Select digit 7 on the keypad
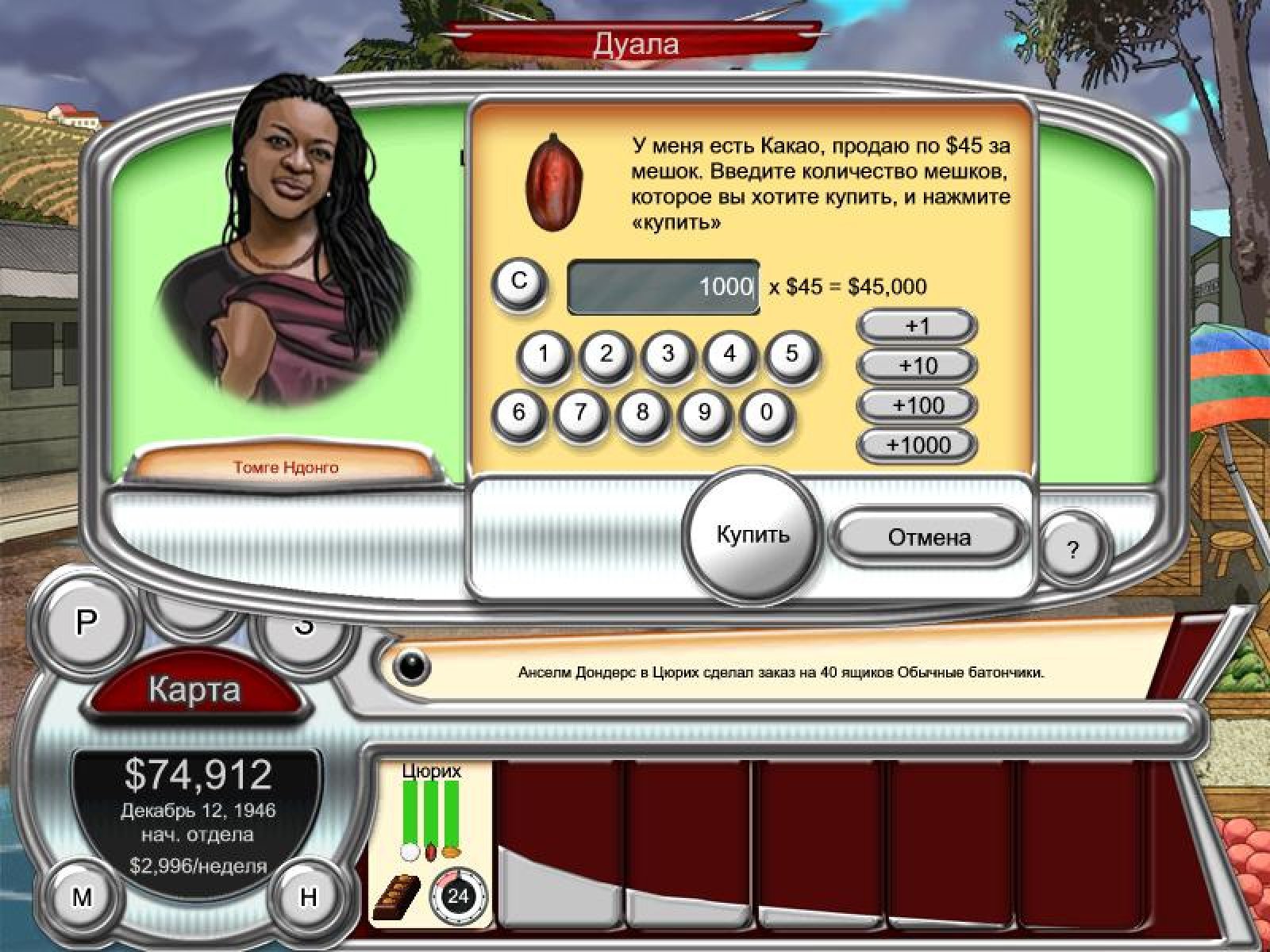The width and height of the screenshot is (1270, 952). [580, 413]
